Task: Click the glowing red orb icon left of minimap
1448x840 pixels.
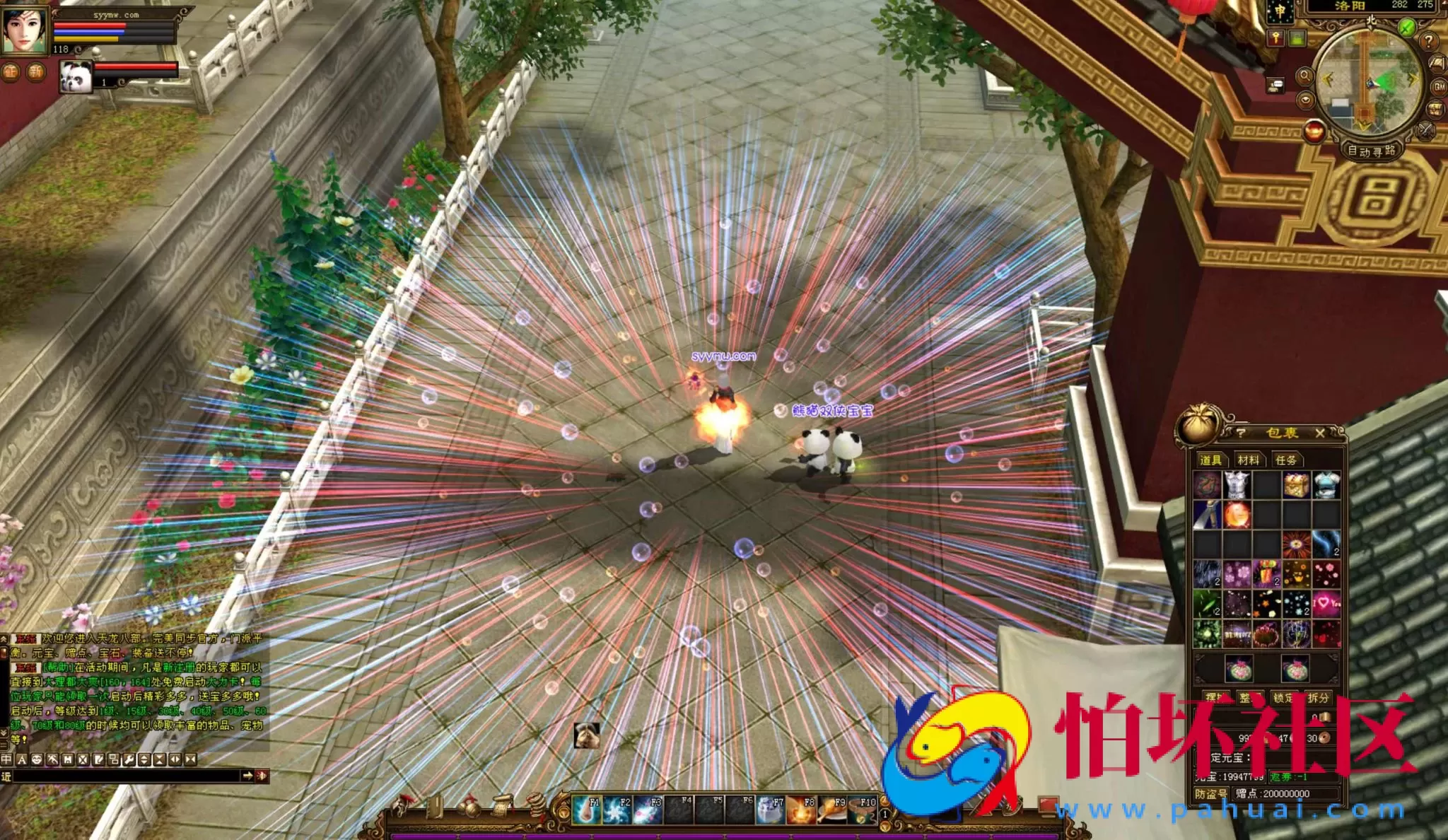Action: (1314, 130)
